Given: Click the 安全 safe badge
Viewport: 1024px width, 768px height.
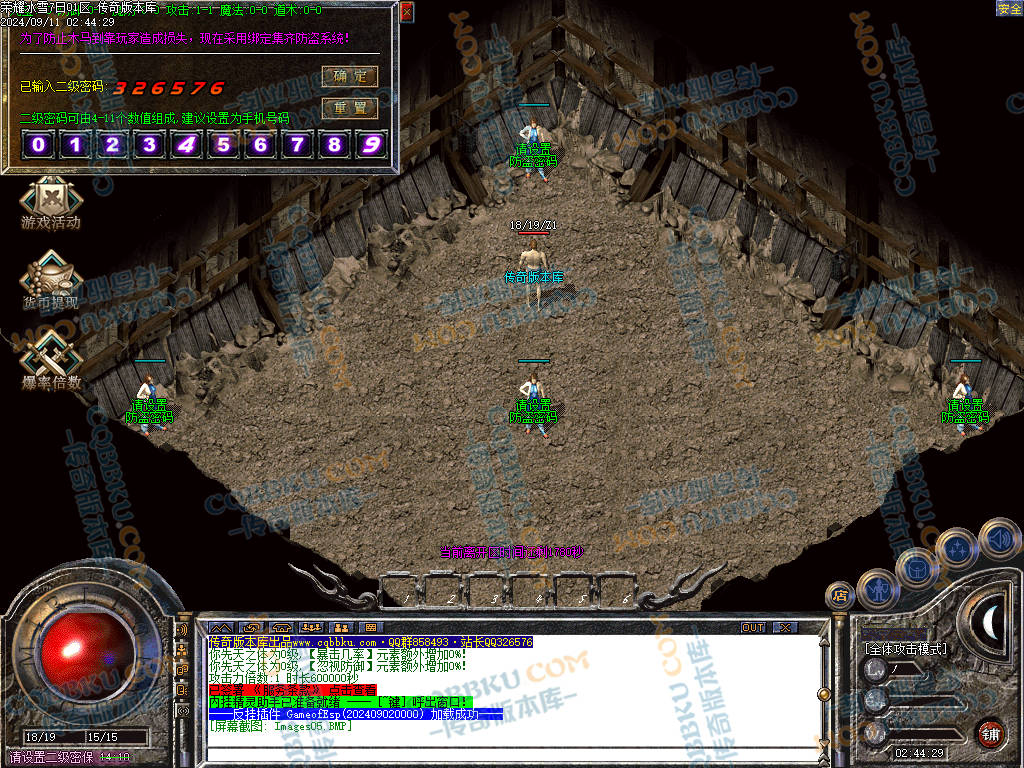Looking at the screenshot, I should [x=1009, y=8].
